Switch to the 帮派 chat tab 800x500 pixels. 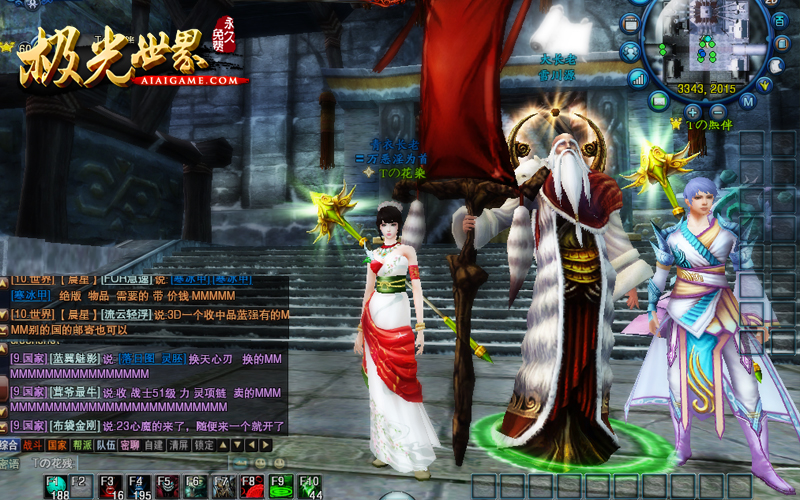pos(82,445)
